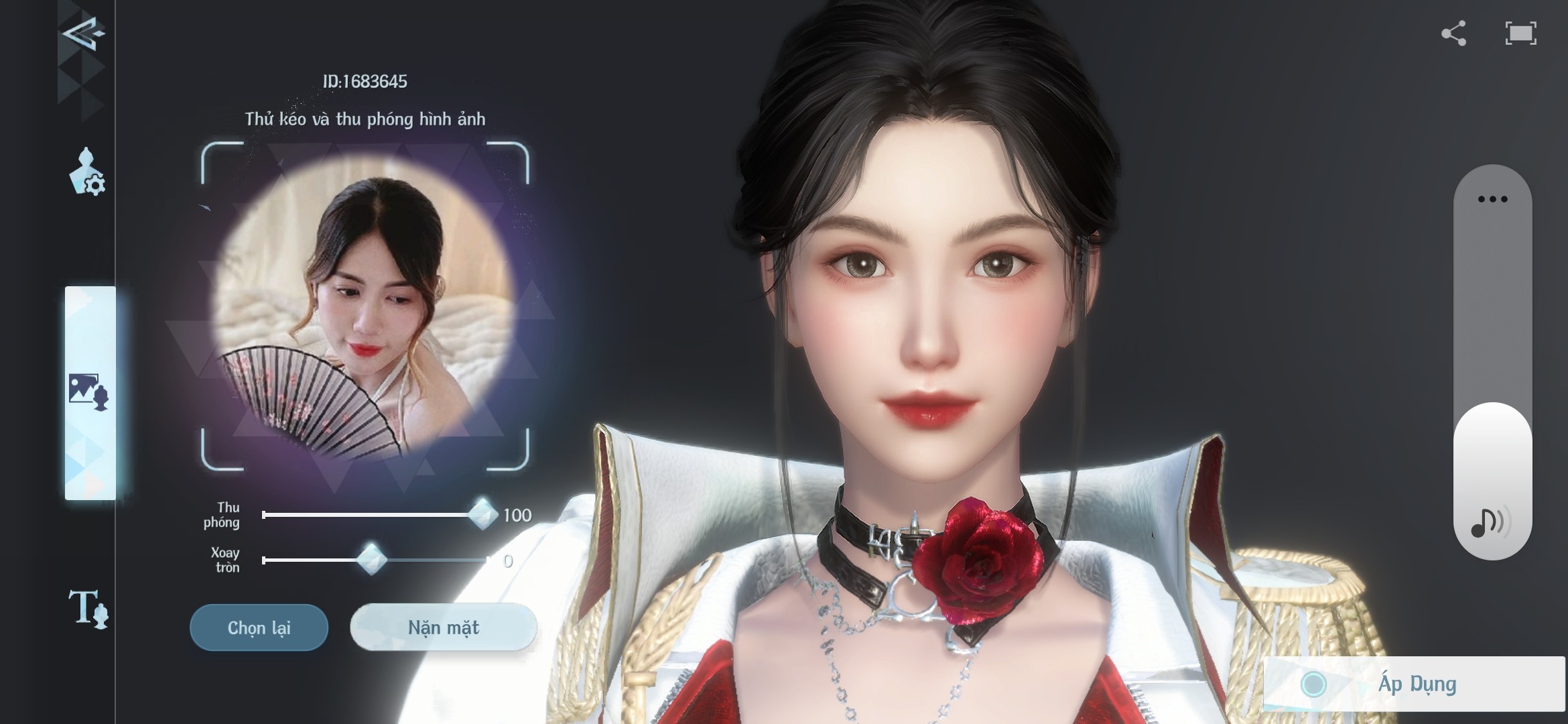Open the three-dots more options
1568x724 pixels.
(1492, 199)
